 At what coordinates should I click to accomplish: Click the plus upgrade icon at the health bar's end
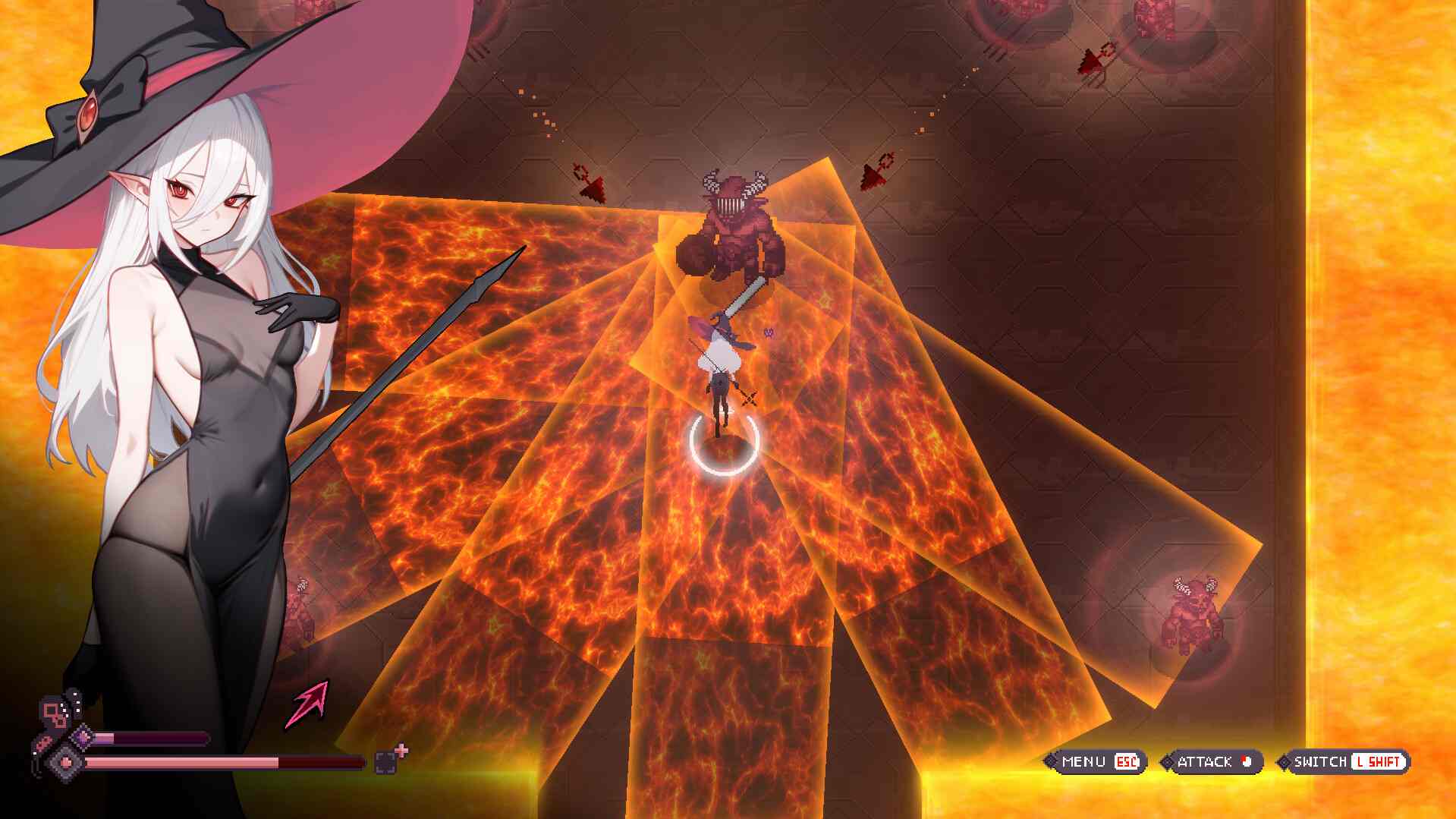[x=401, y=751]
